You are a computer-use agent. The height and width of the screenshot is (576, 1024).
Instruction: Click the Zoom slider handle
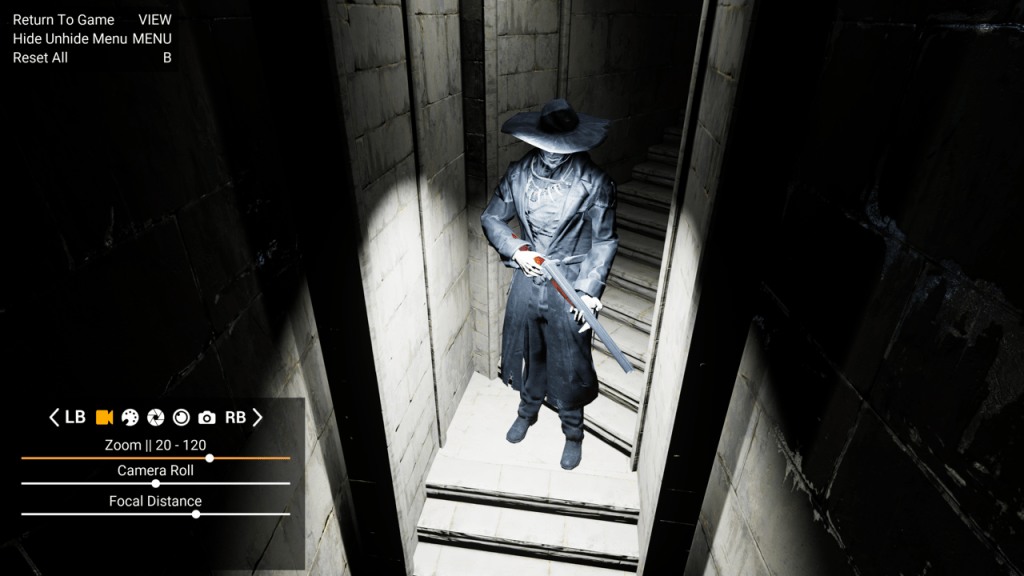(209, 458)
